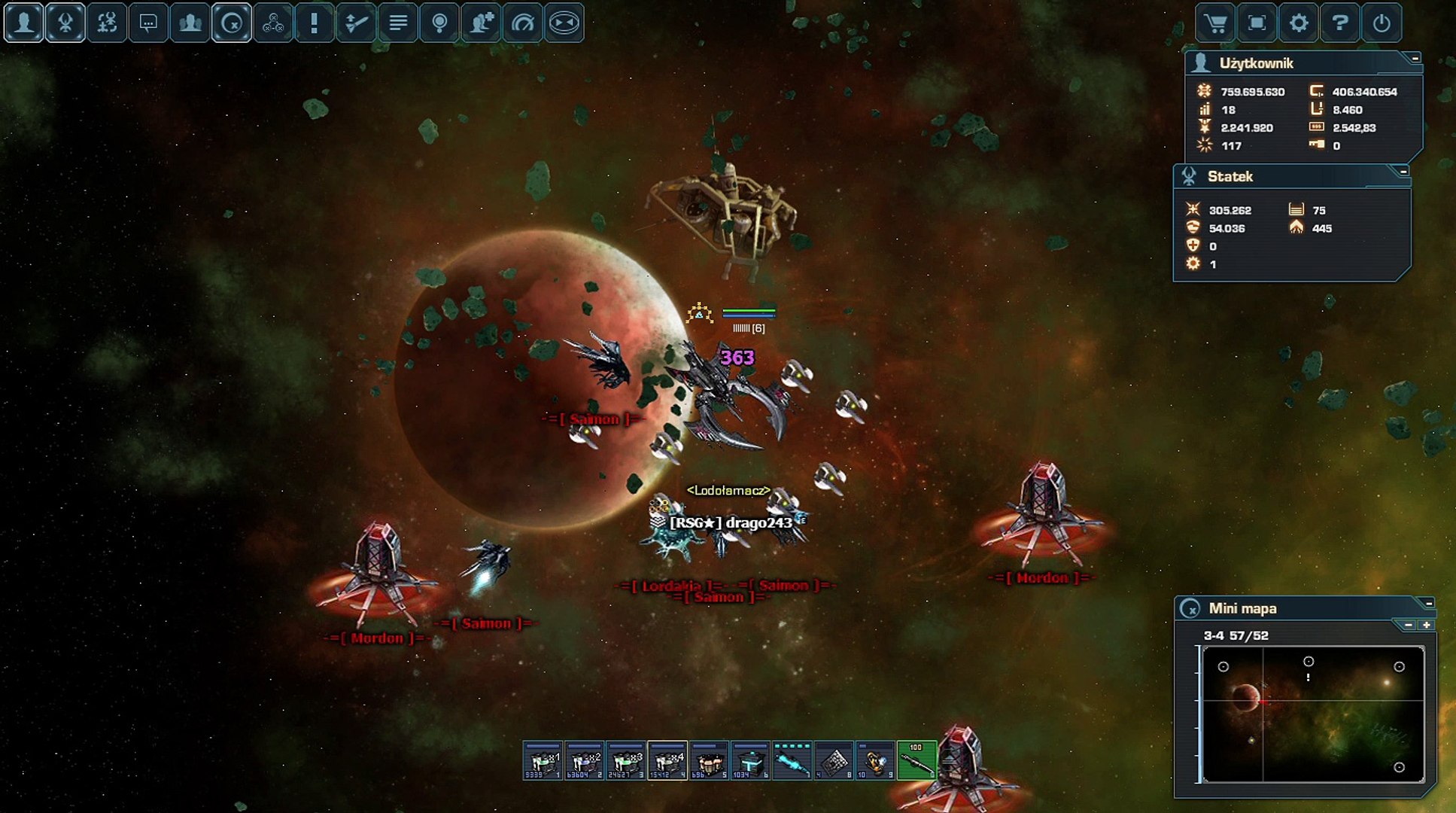
Task: Toggle the user profile window icon
Action: pyautogui.click(x=24, y=23)
